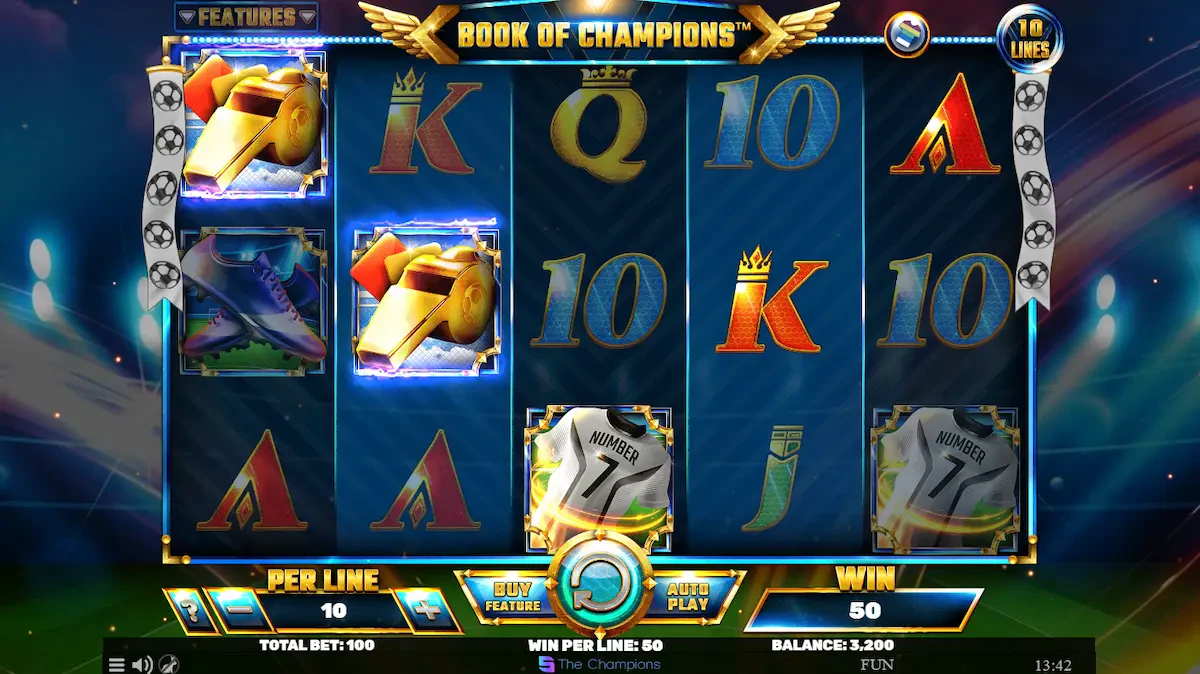Open the striped jersey selection icon

[906, 35]
